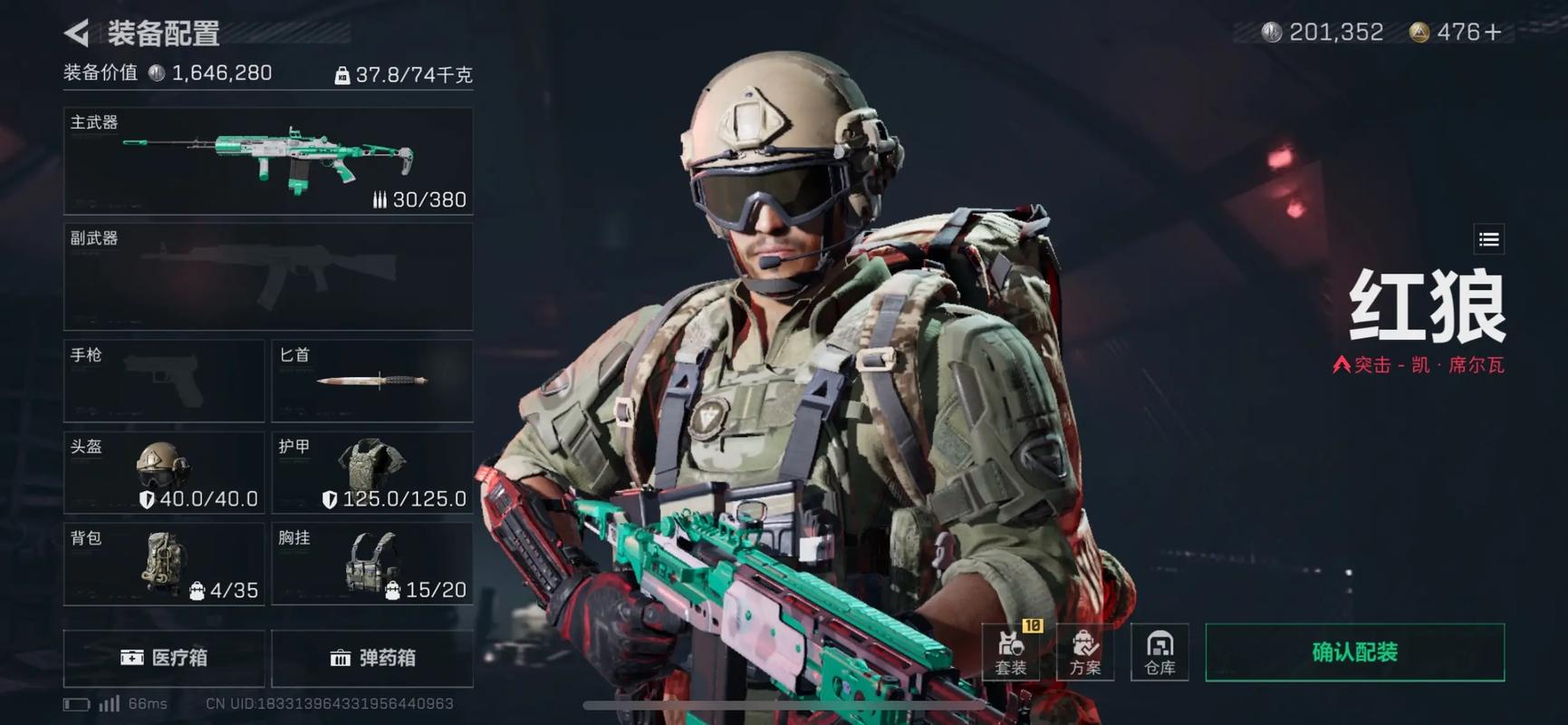1568x725 pixels.
Task: Select the 胸挂 chest rig slot
Action: [x=372, y=564]
